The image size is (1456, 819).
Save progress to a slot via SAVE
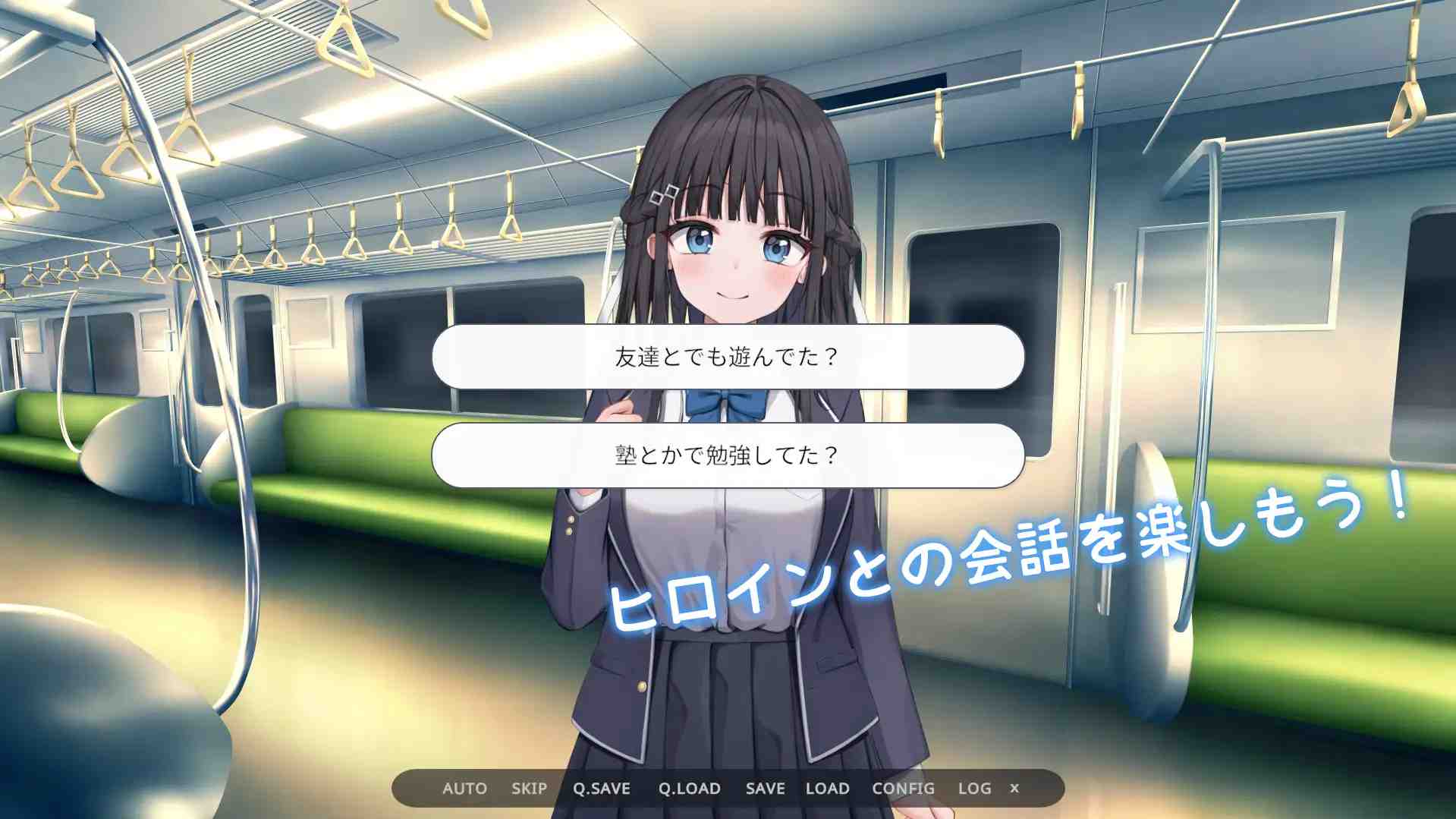(764, 789)
